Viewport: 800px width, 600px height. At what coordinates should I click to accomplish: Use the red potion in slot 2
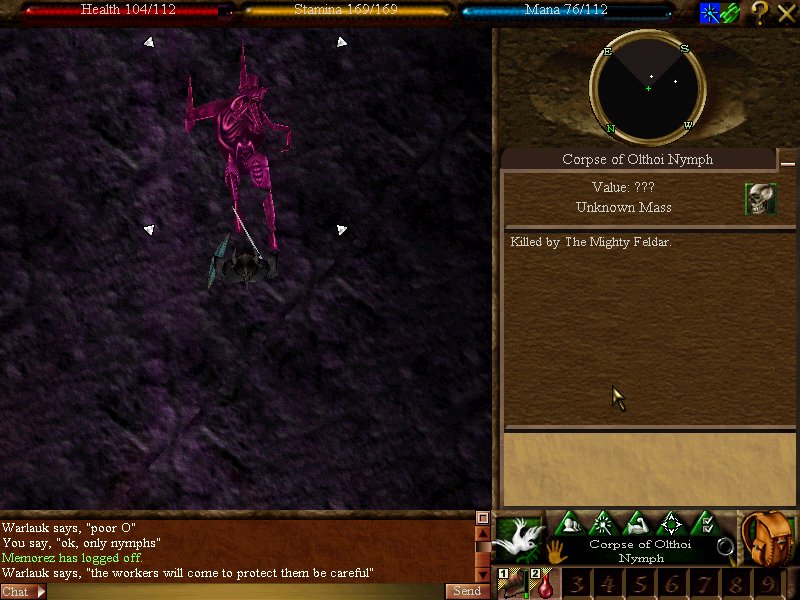point(543,584)
